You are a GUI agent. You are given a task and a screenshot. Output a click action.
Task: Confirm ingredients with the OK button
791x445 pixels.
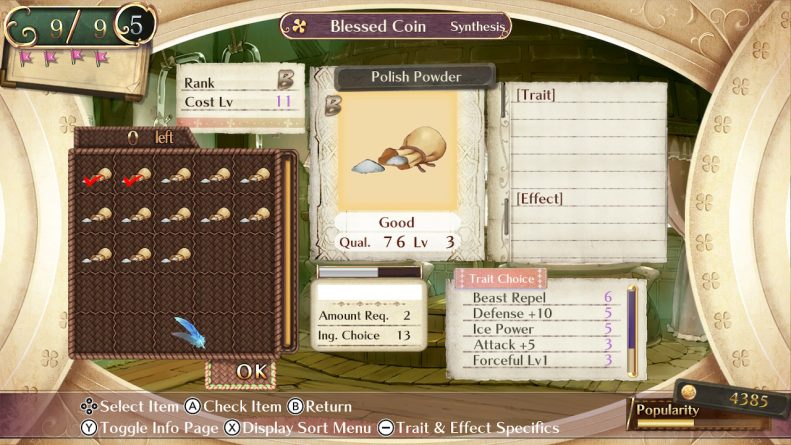click(x=249, y=372)
